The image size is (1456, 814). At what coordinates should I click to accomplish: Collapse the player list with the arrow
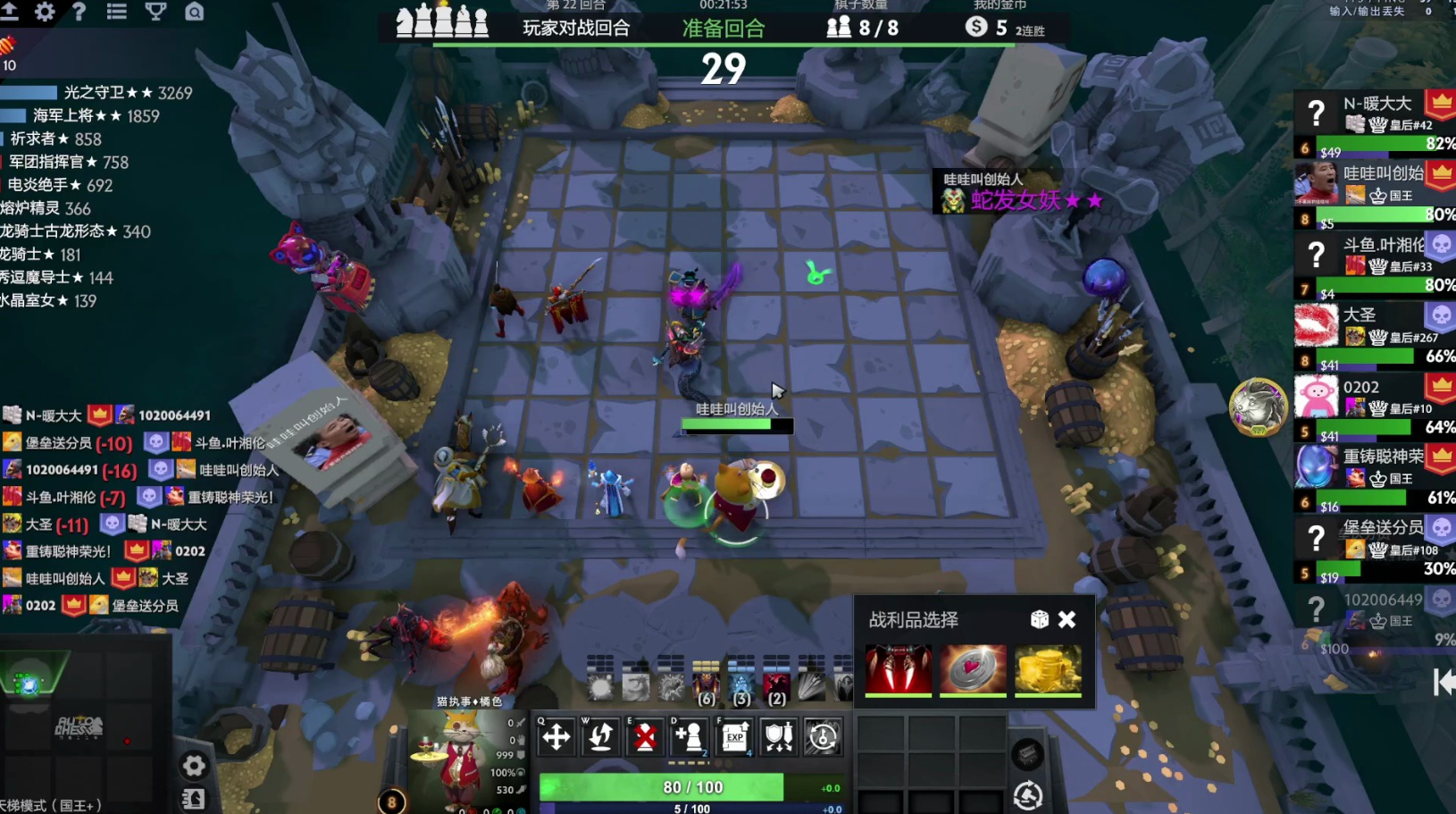1443,683
